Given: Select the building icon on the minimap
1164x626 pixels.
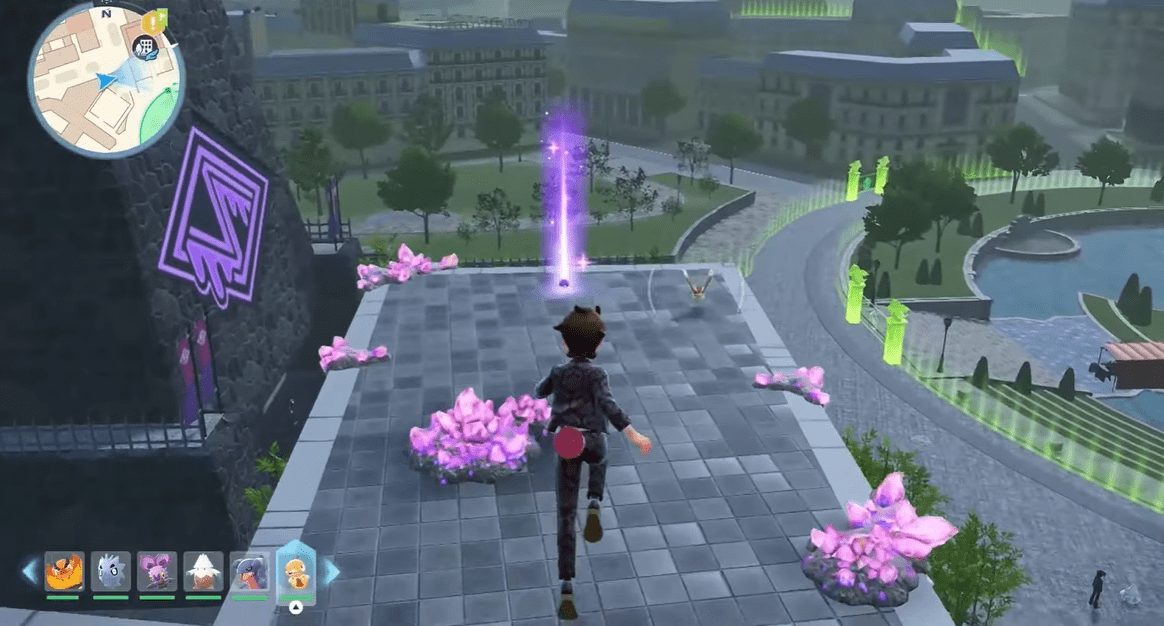Looking at the screenshot, I should [x=146, y=46].
